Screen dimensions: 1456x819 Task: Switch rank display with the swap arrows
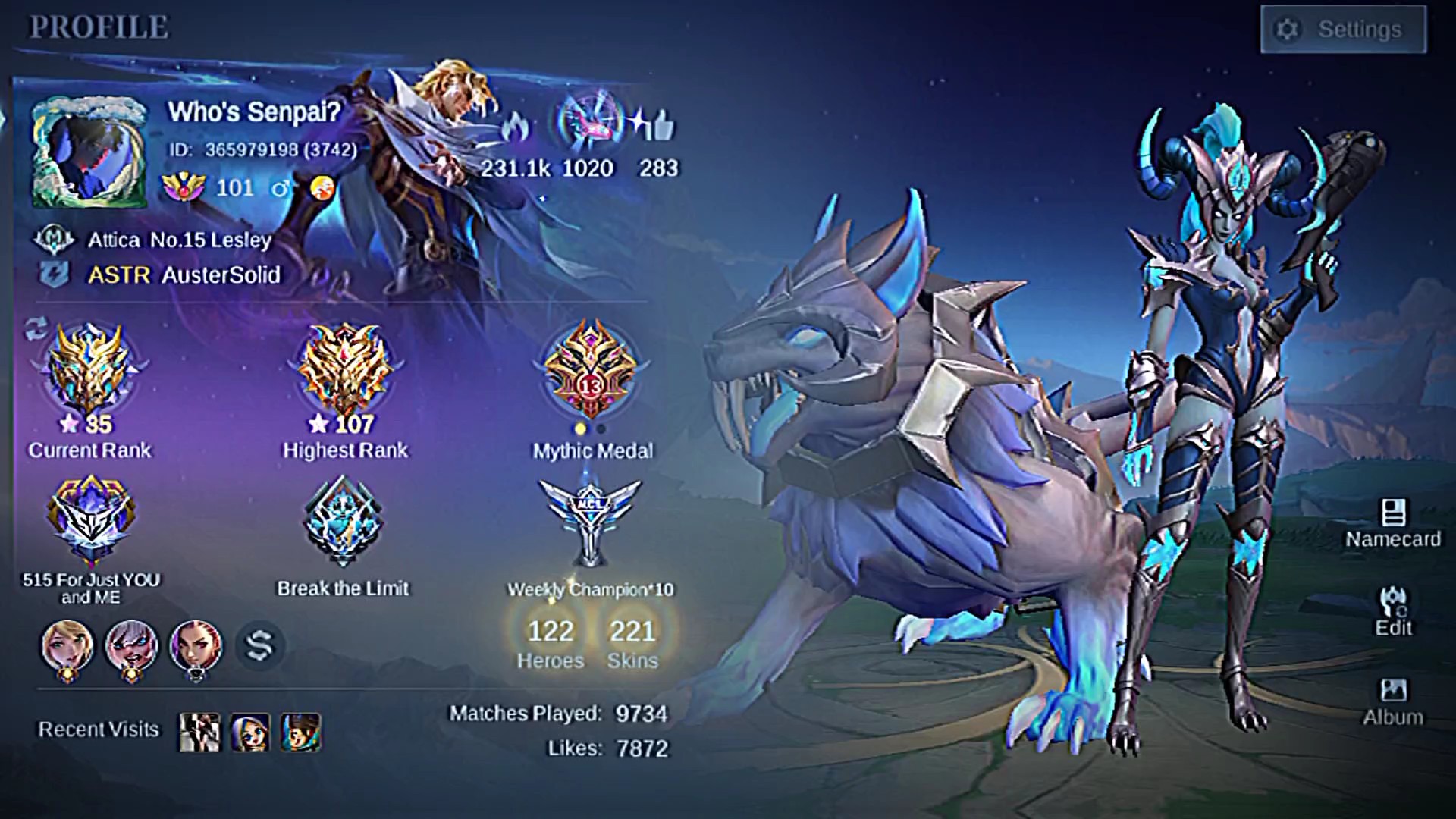click(x=36, y=328)
